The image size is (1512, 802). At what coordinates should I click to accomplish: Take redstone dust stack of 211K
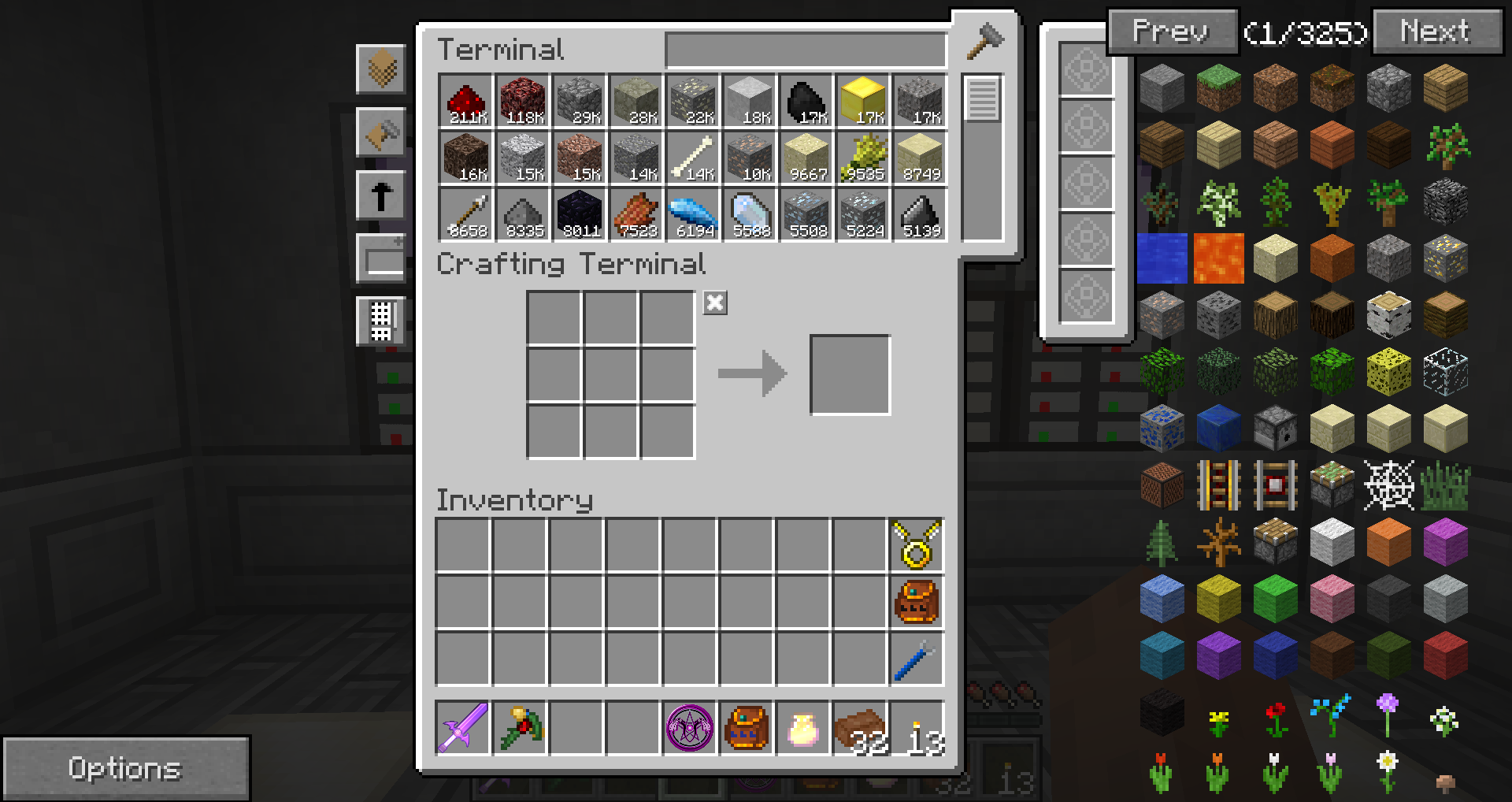[x=465, y=102]
